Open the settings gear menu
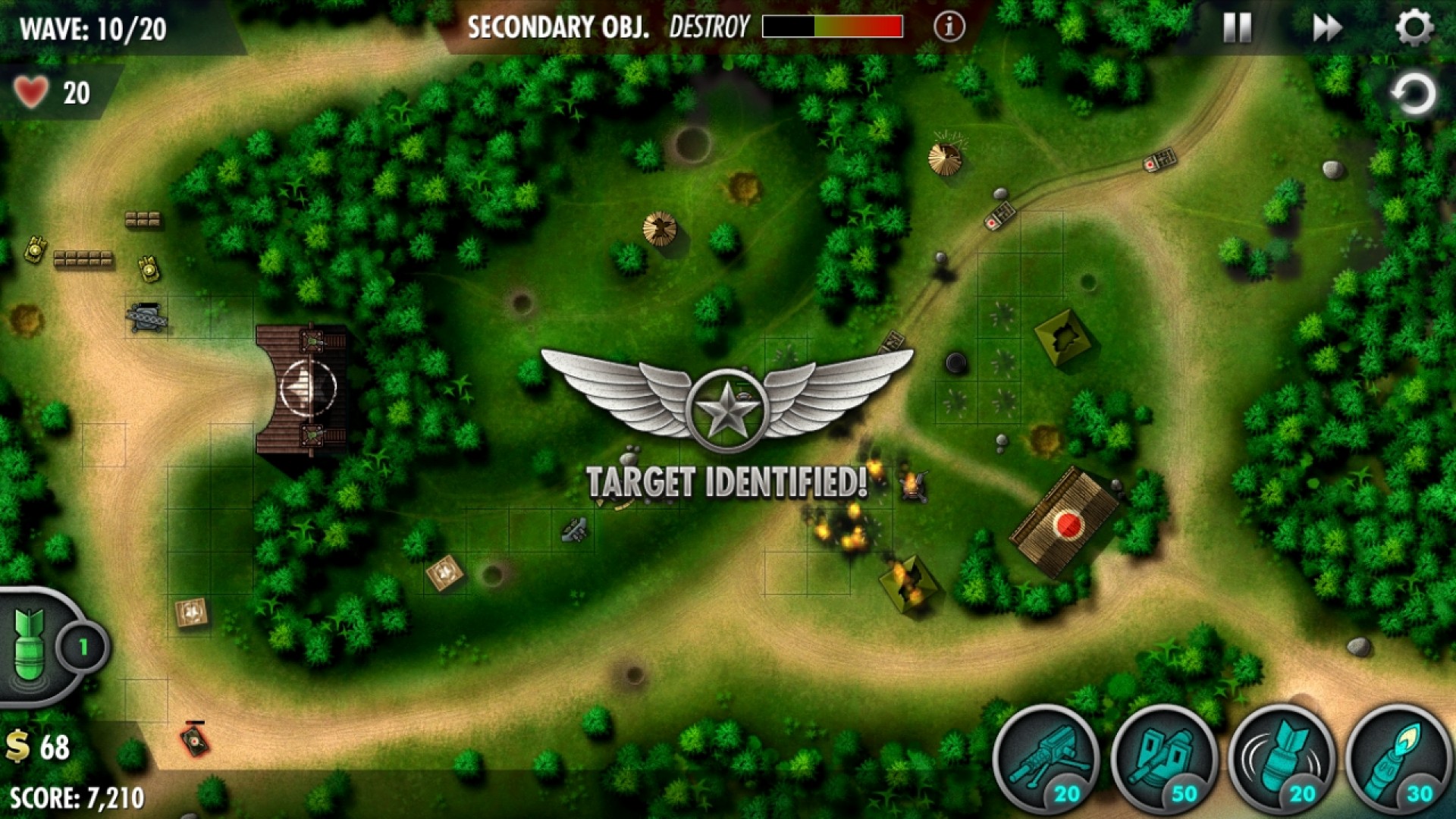The width and height of the screenshot is (1456, 819). pos(1412,27)
